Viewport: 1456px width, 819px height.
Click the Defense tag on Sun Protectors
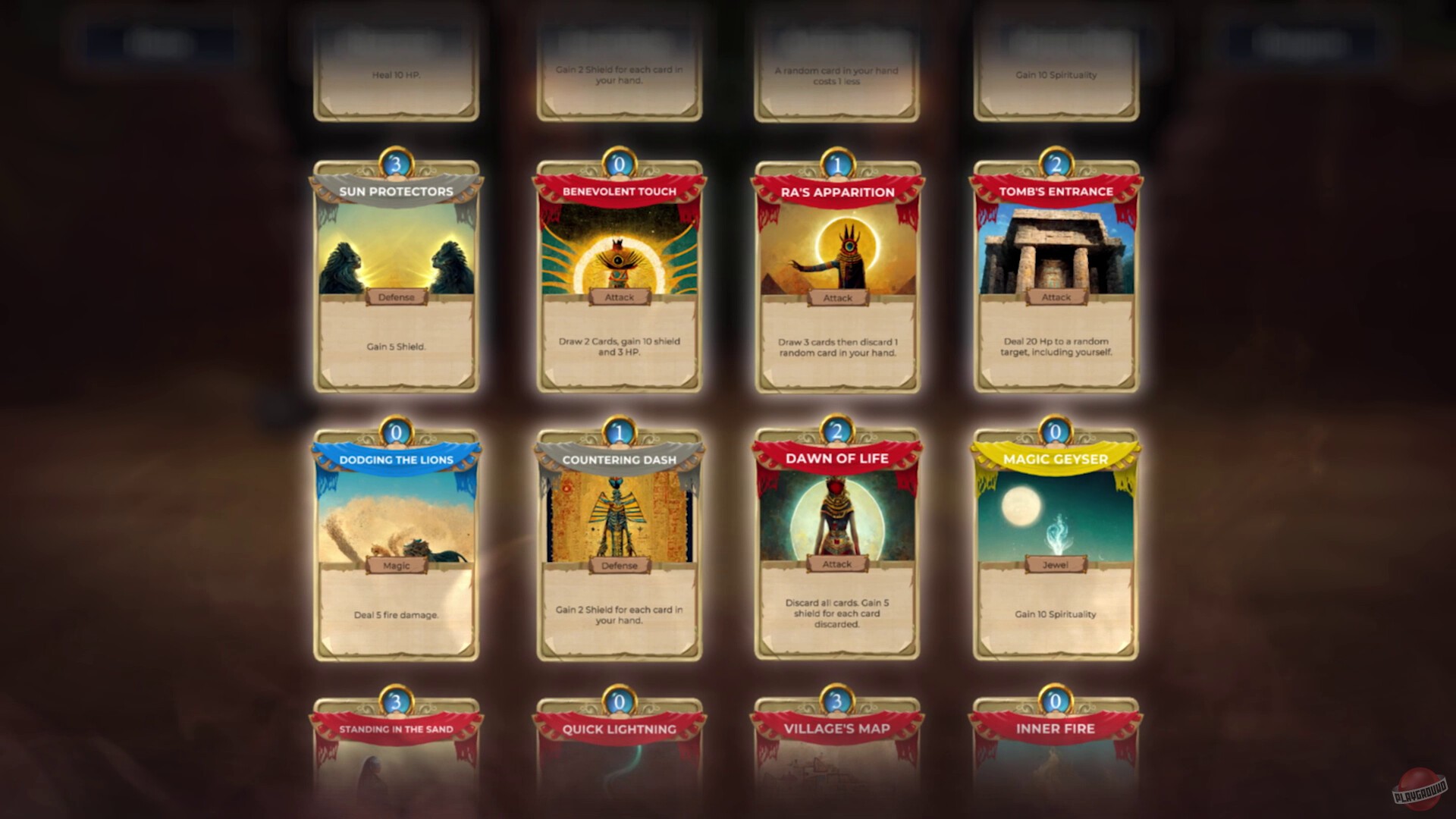point(396,297)
